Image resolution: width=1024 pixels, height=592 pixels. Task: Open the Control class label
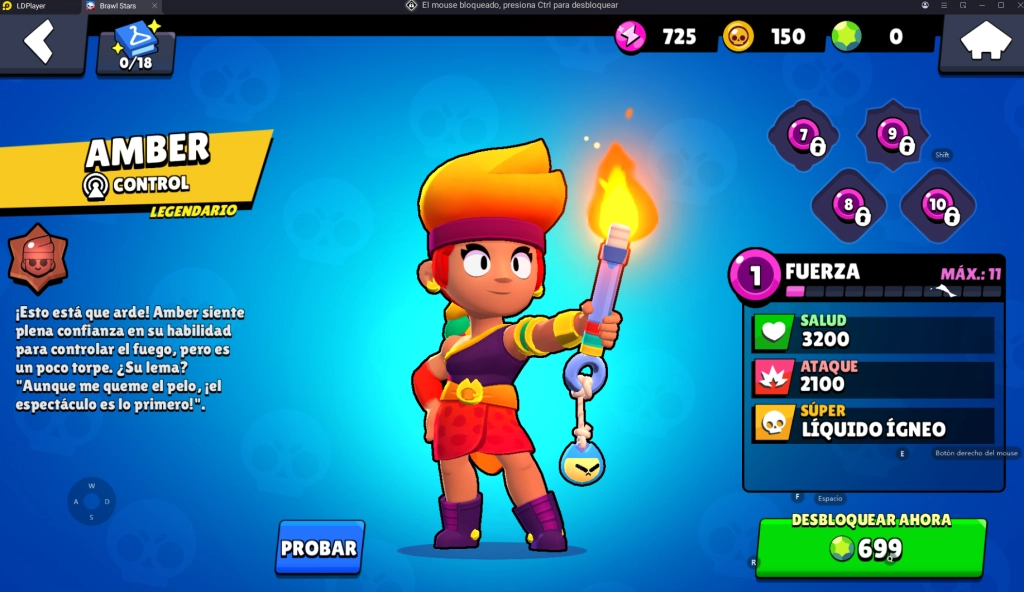[136, 185]
